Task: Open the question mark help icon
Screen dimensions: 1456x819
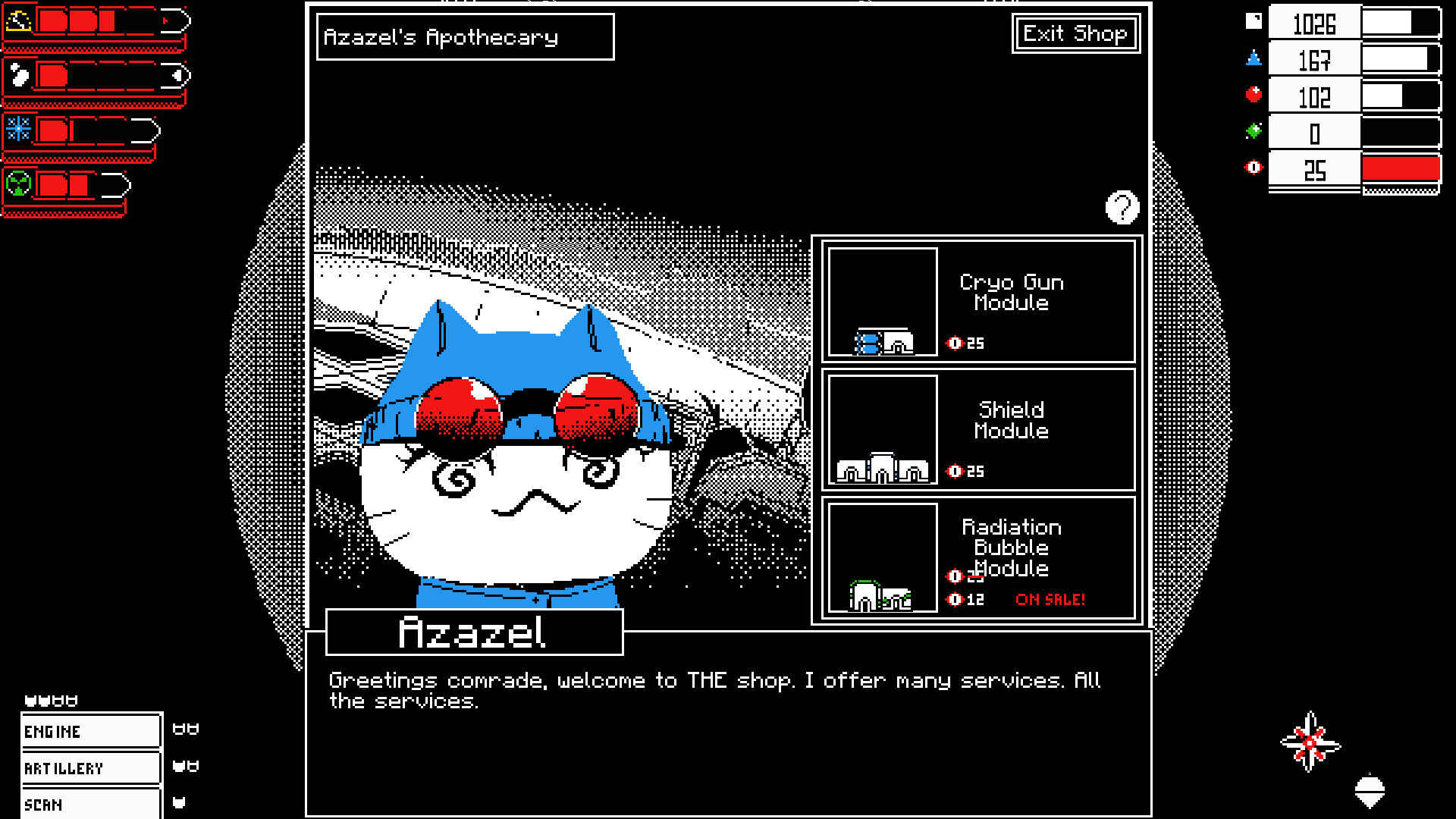Action: [x=1122, y=207]
